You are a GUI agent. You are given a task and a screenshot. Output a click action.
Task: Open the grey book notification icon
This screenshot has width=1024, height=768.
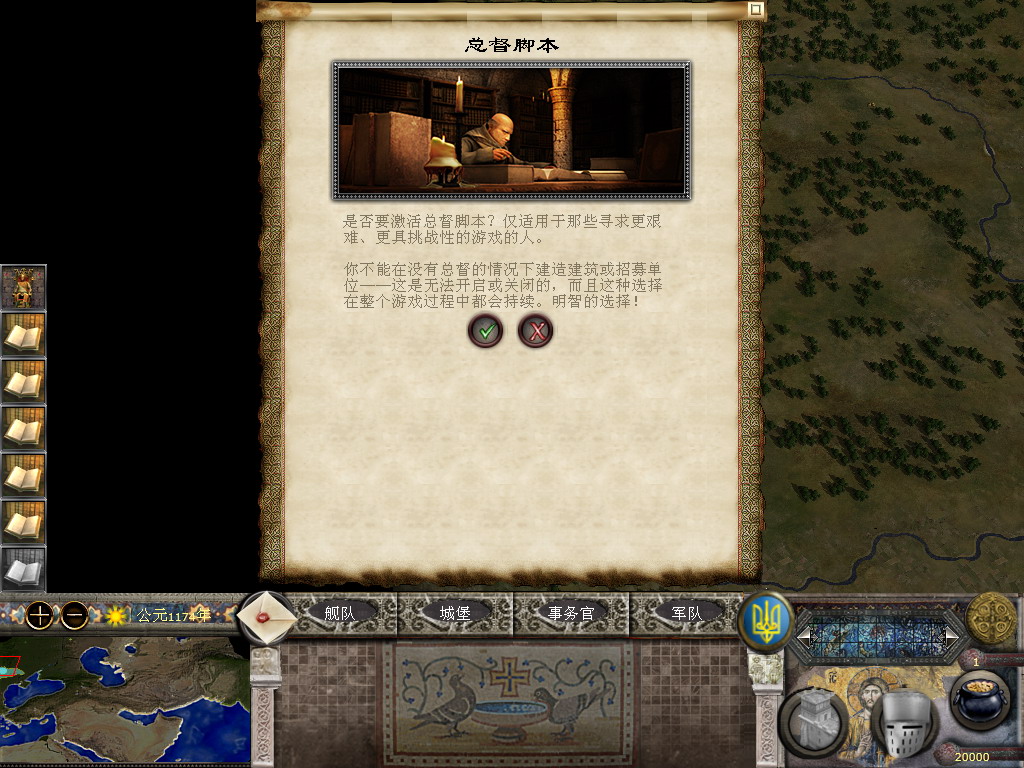pyautogui.click(x=23, y=570)
